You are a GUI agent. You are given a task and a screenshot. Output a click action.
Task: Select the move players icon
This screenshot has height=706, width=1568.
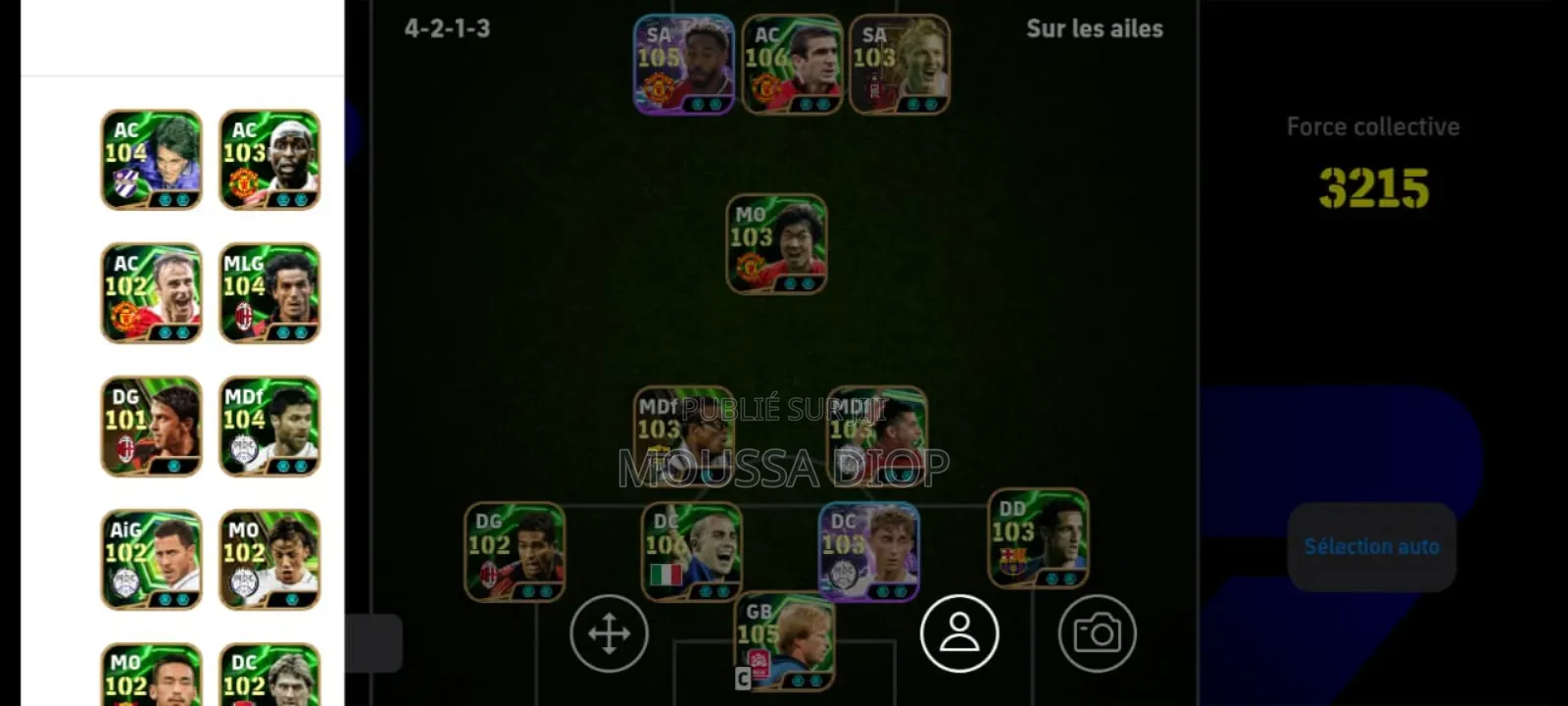(610, 633)
